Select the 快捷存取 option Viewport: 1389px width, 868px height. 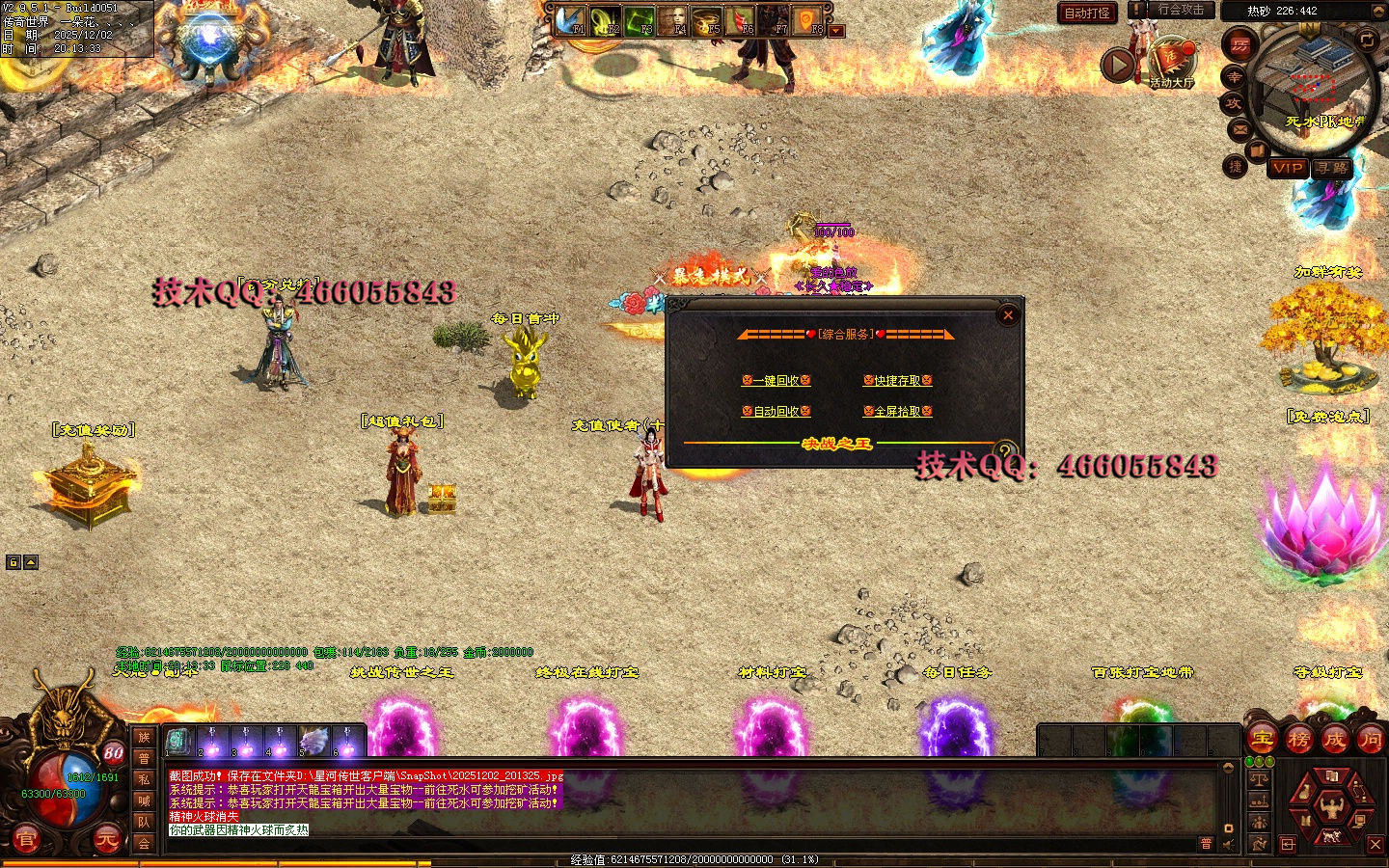coord(897,381)
